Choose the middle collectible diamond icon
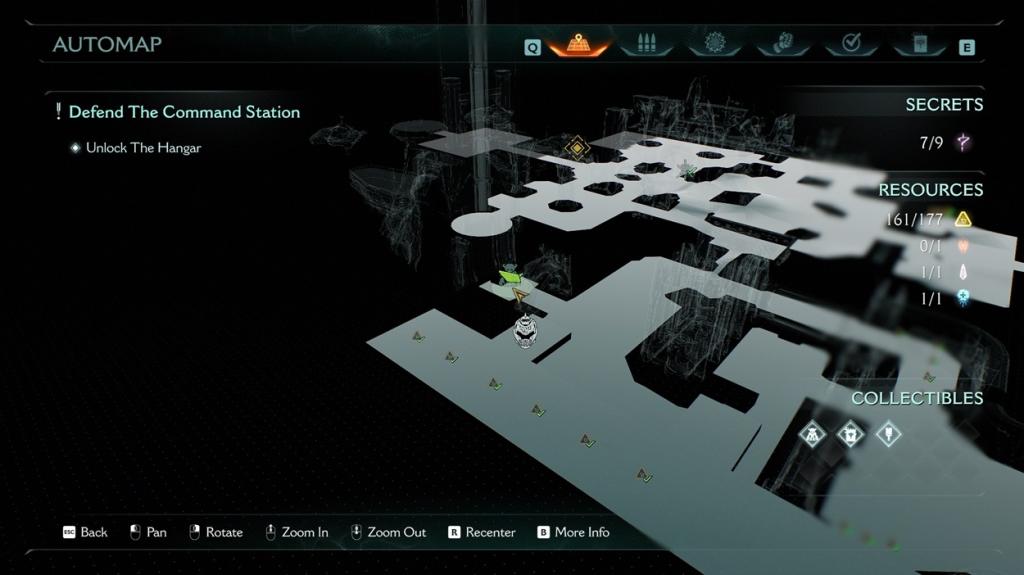1024x575 pixels. 850,434
